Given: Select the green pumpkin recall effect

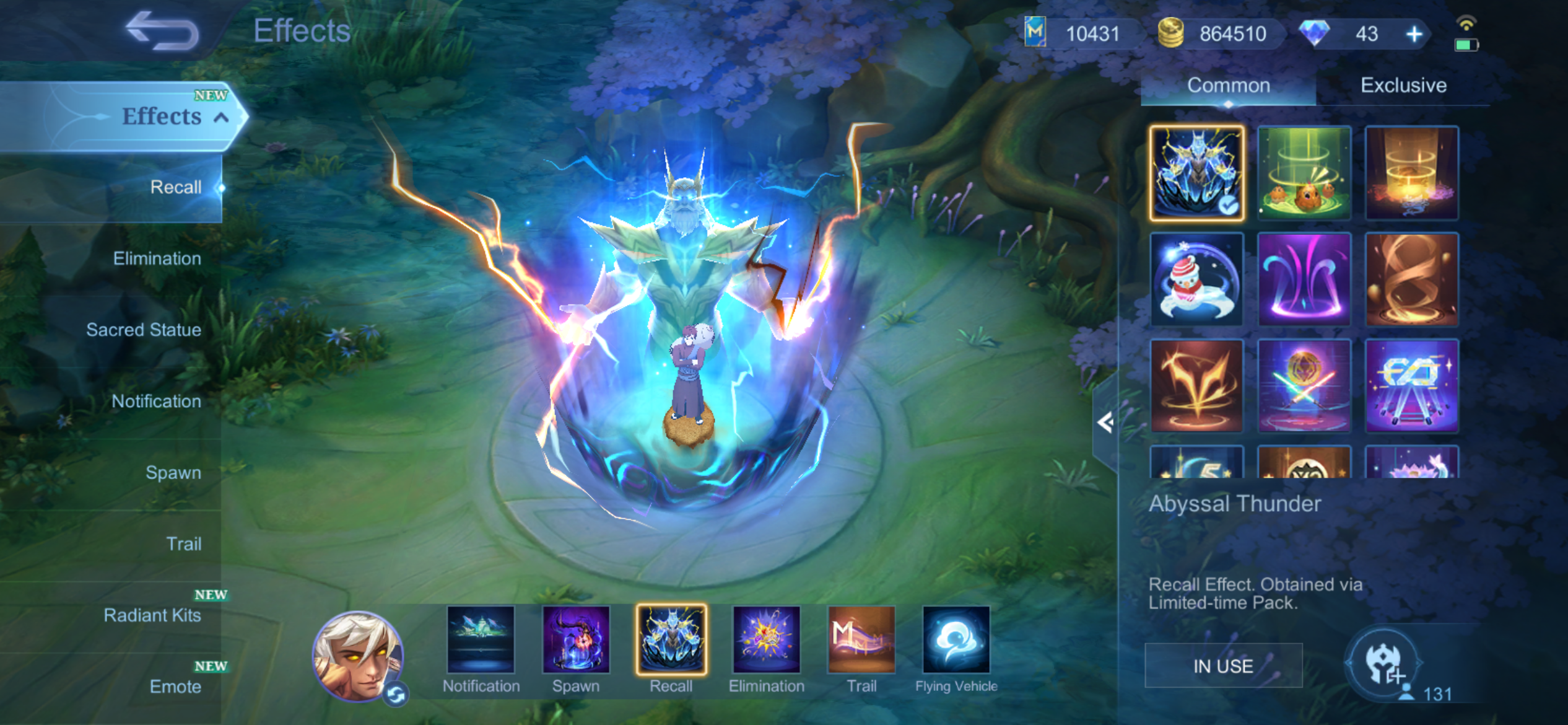Looking at the screenshot, I should [1304, 173].
